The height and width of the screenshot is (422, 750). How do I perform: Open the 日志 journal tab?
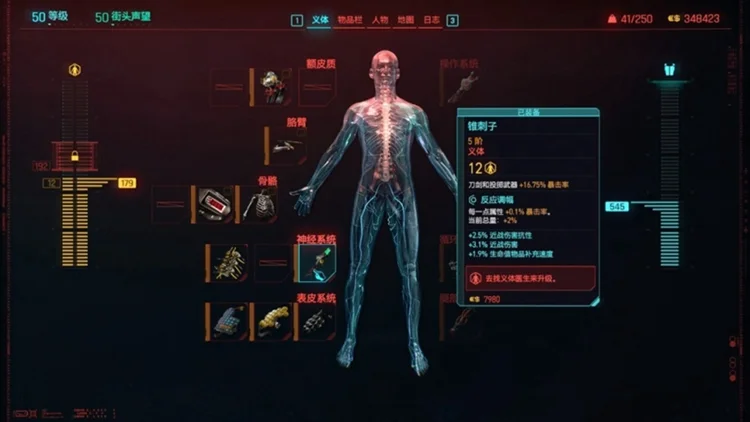coord(432,20)
